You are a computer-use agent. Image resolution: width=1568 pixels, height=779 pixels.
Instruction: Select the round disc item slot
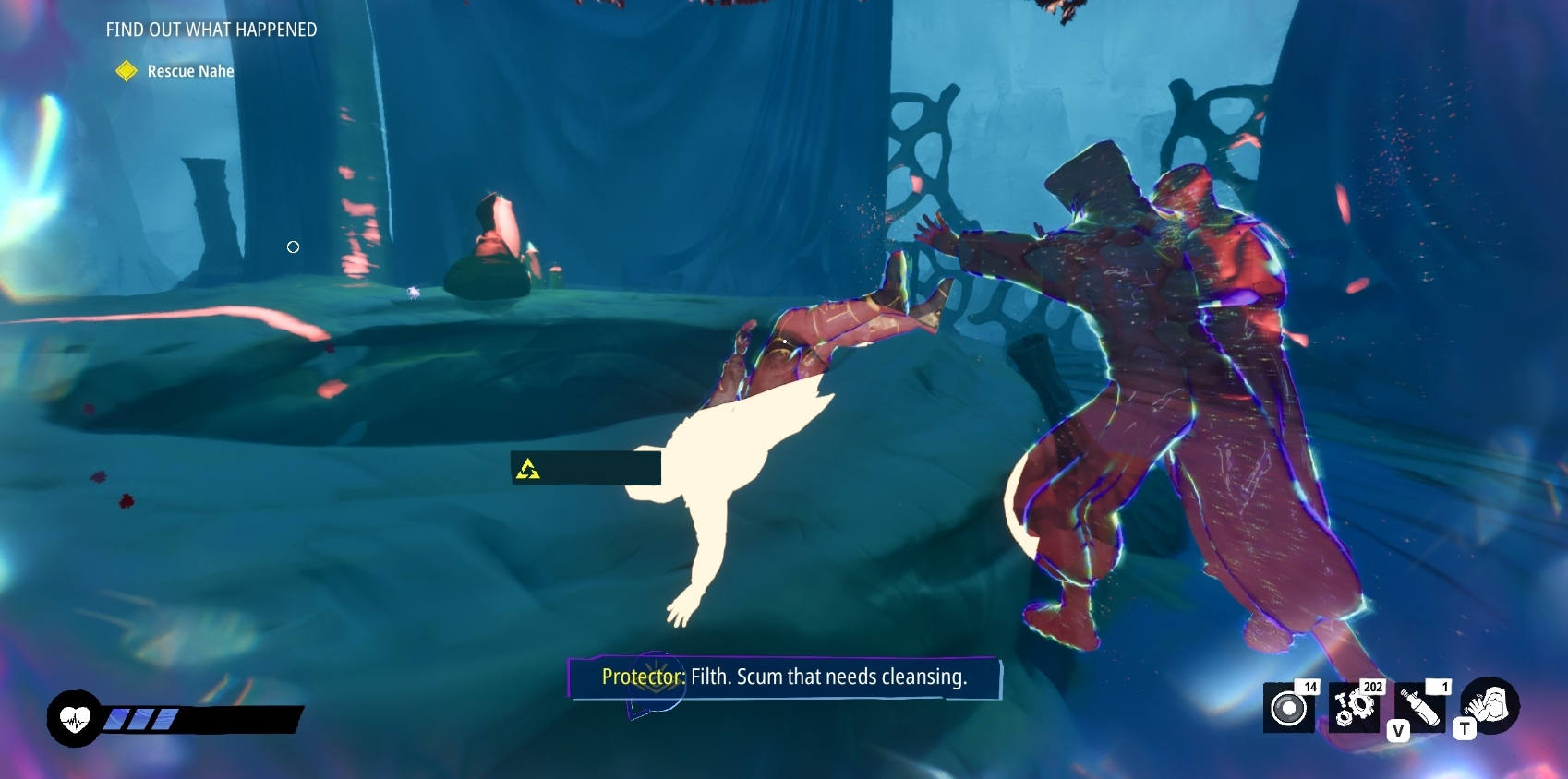(x=1289, y=708)
